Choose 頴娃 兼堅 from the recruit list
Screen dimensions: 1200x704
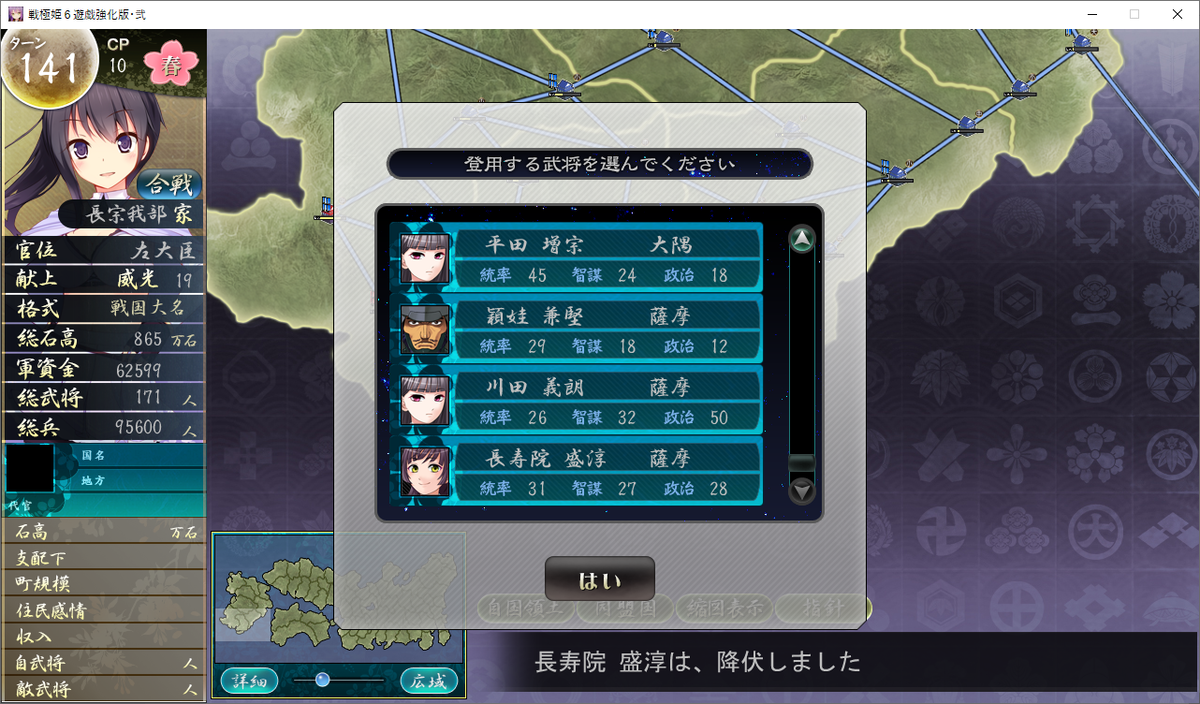click(577, 329)
